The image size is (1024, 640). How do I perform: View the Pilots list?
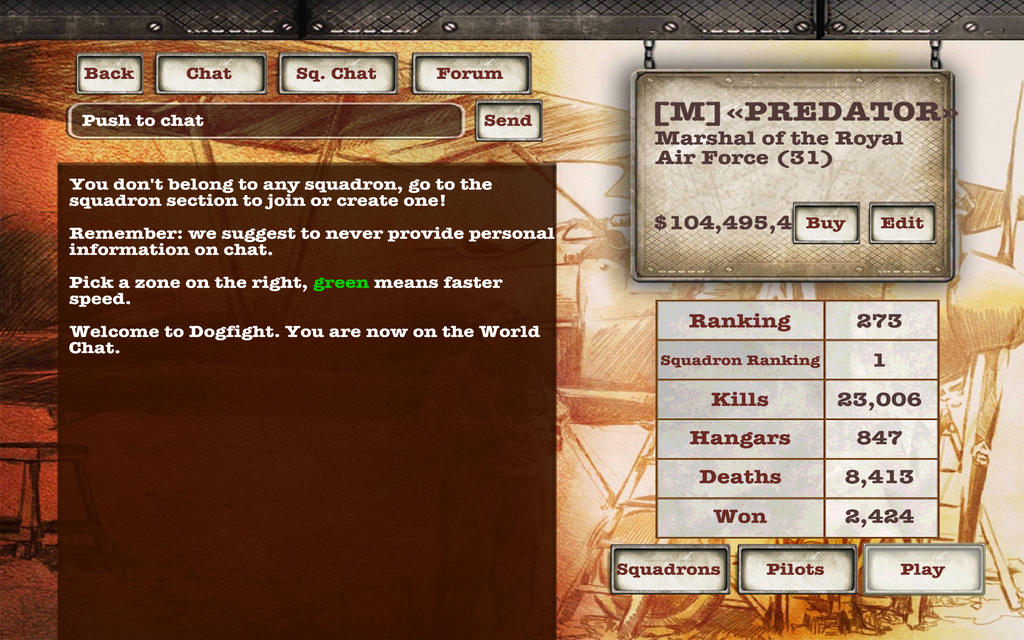click(796, 570)
